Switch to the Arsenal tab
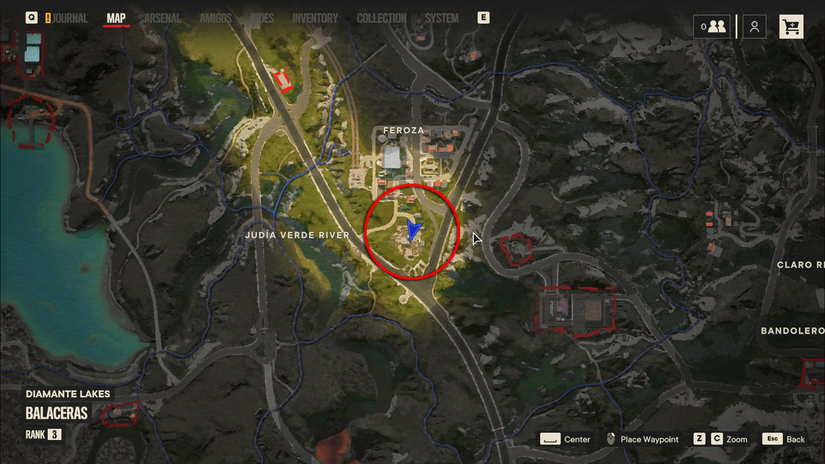The height and width of the screenshot is (464, 825). coord(161,18)
